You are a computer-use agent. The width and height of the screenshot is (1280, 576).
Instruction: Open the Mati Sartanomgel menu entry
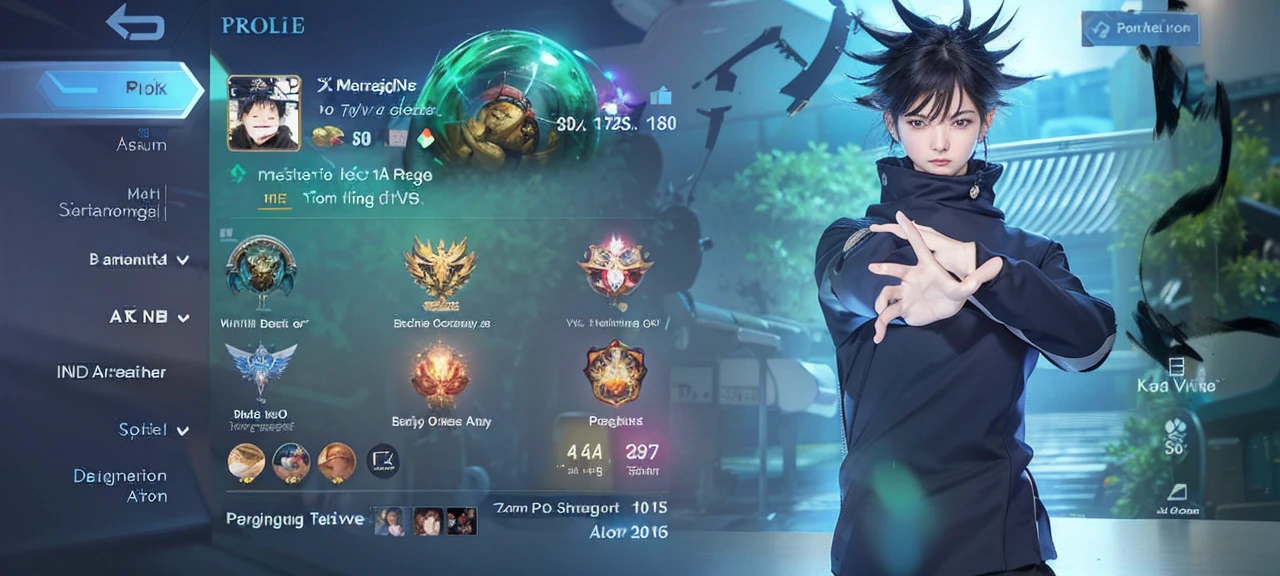pyautogui.click(x=112, y=201)
